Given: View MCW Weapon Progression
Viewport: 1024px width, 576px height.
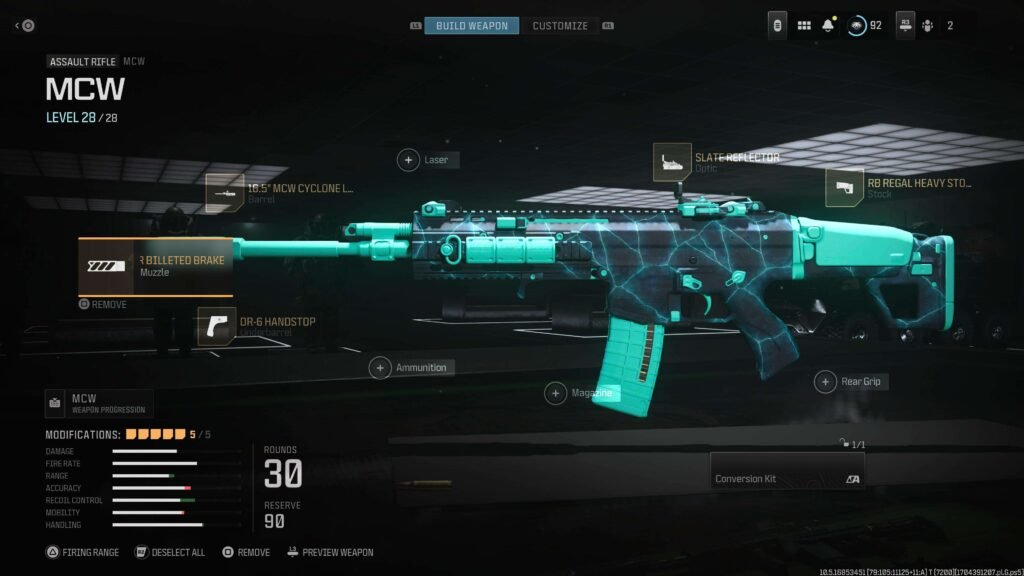Looking at the screenshot, I should 98,403.
